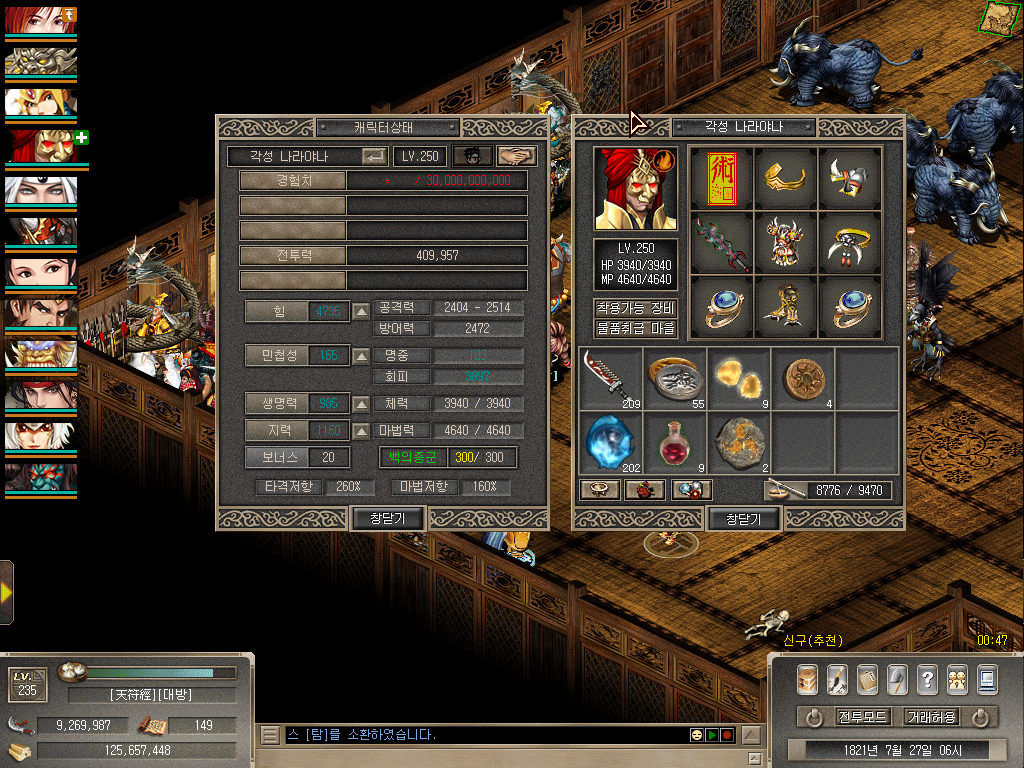The image size is (1024, 768).
Task: Select the blue orb item stack
Action: coord(609,443)
